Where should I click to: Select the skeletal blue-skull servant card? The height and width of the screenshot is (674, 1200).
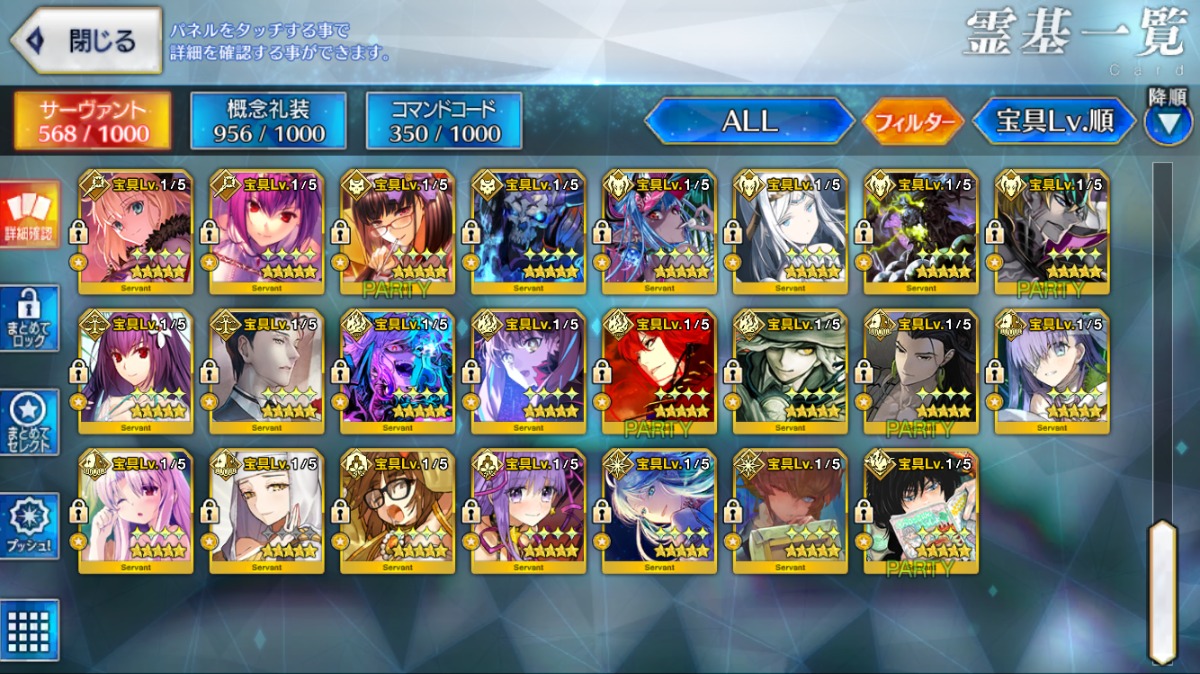[x=527, y=232]
